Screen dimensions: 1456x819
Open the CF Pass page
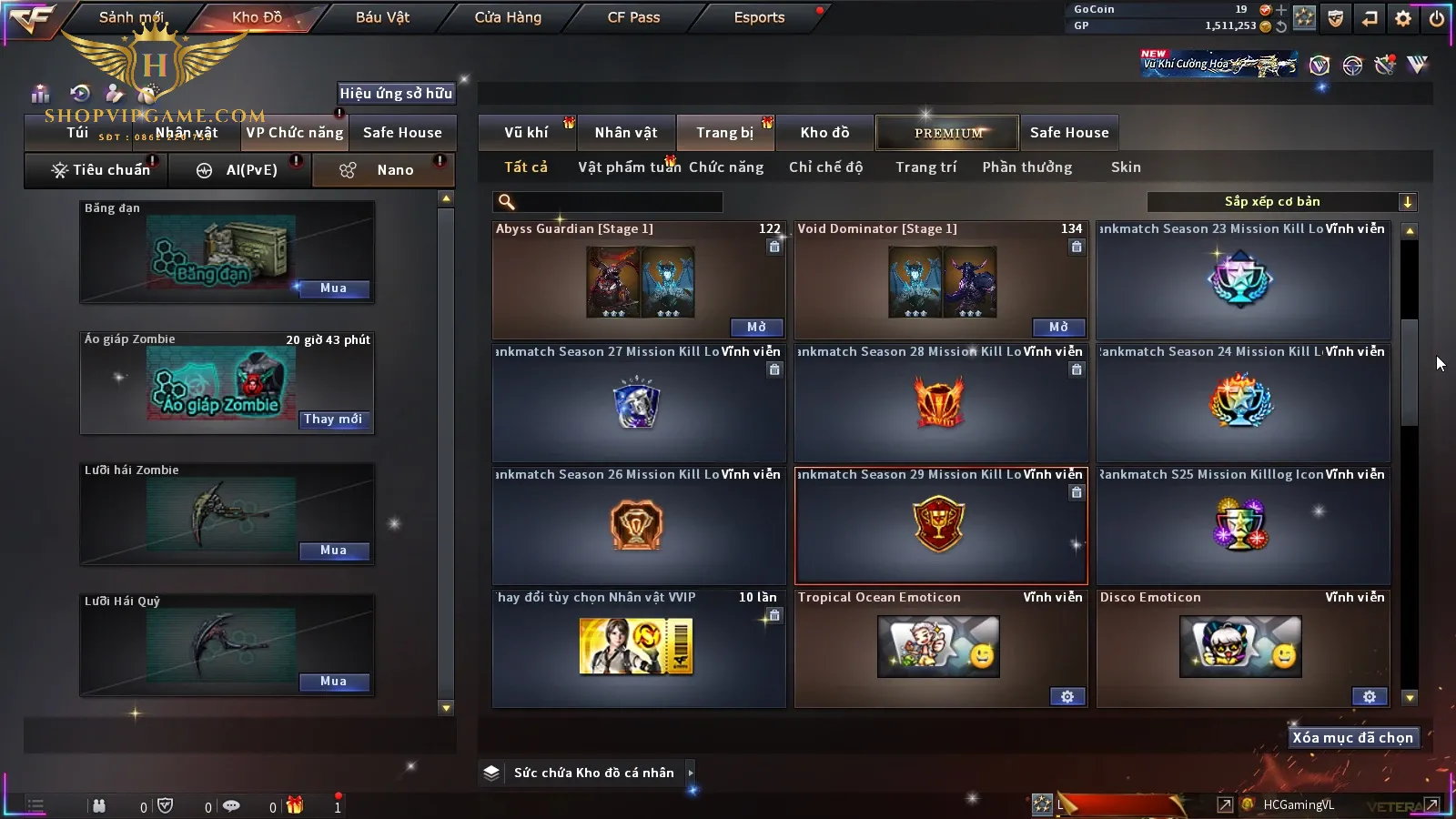pos(633,17)
